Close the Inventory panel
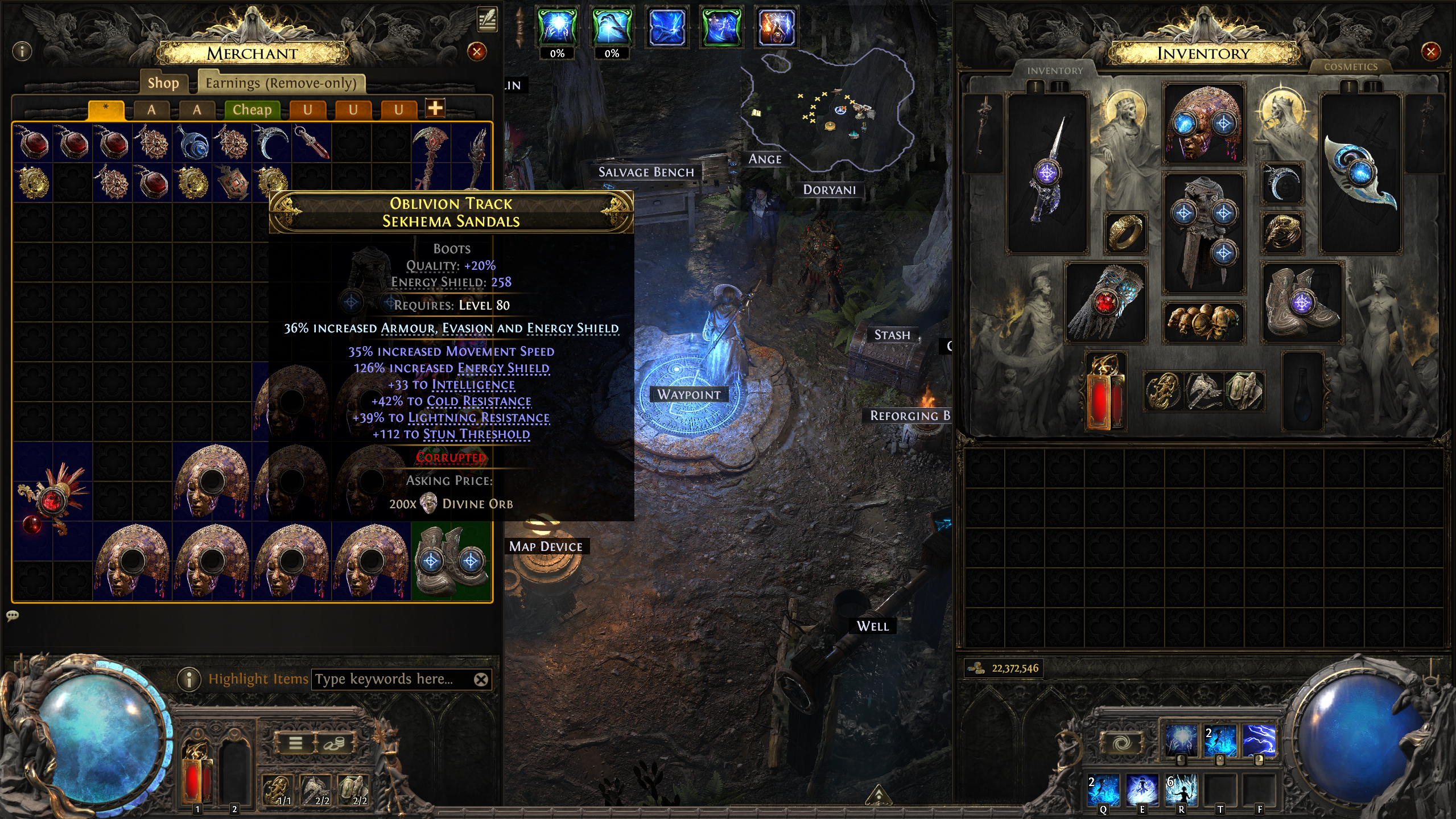This screenshot has width=1456, height=819. tap(1430, 52)
